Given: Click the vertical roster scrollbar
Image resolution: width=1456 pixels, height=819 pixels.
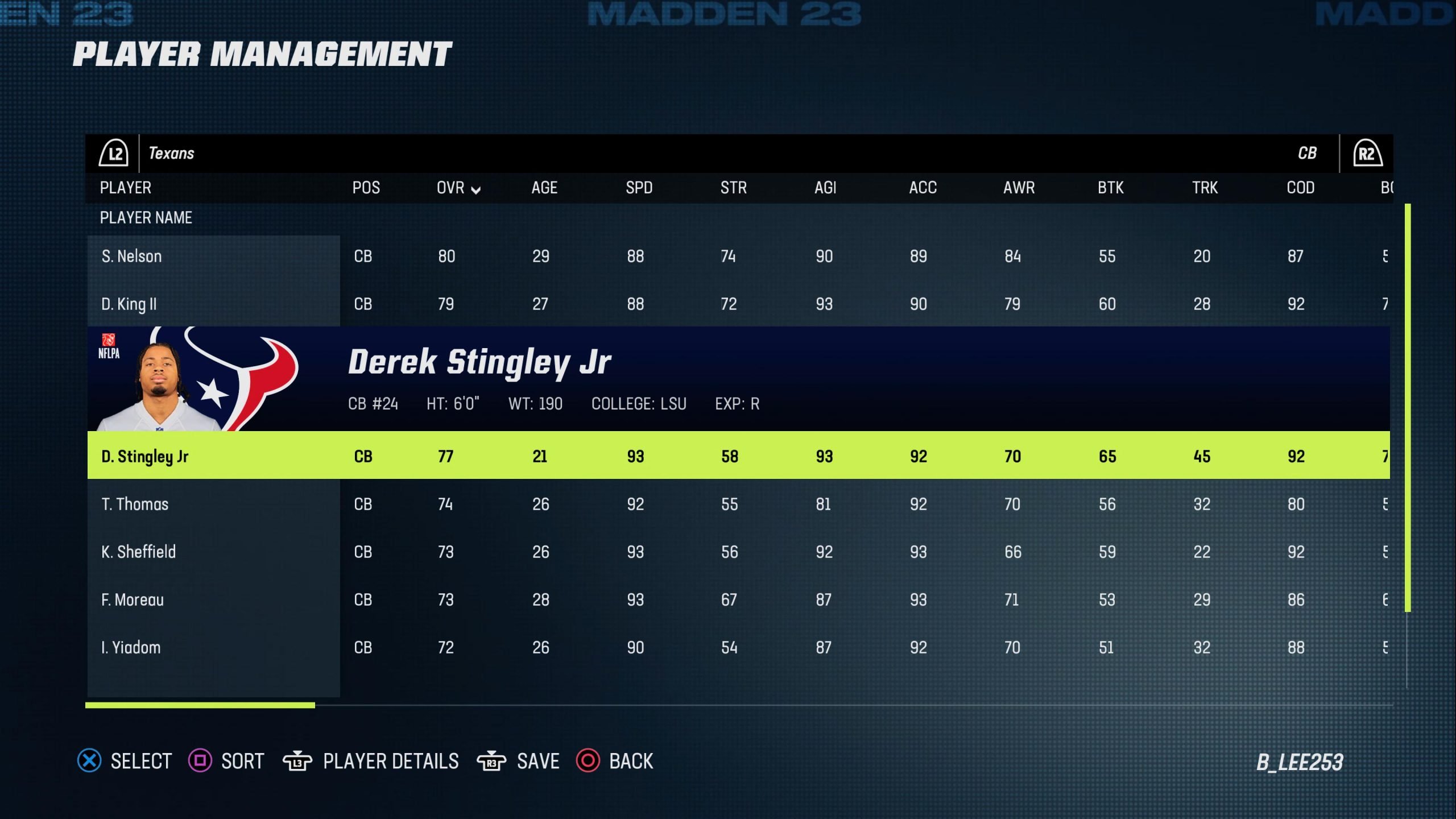Looking at the screenshot, I should pos(1407,407).
